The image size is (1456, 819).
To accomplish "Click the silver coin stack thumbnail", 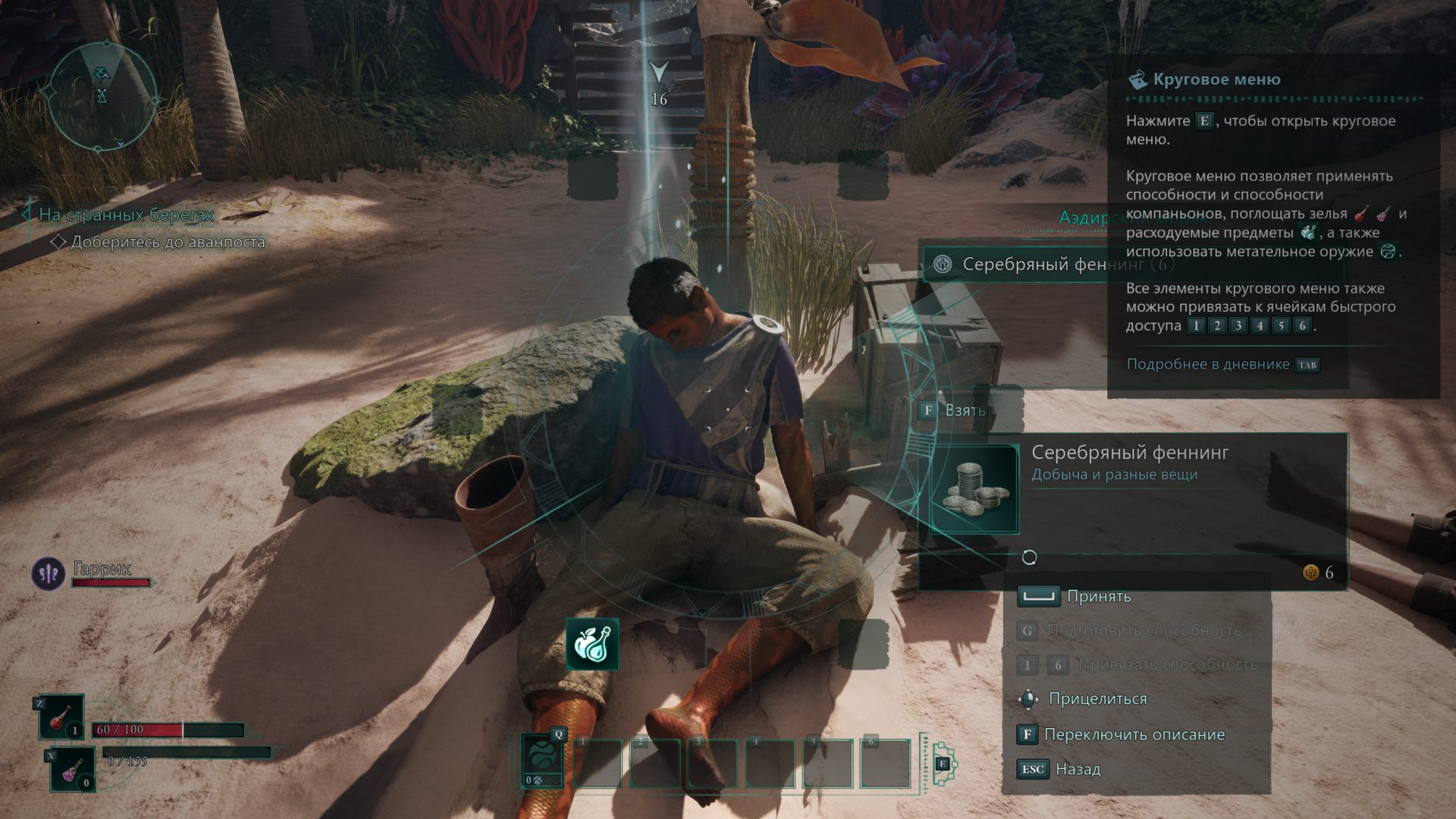I will pyautogui.click(x=974, y=490).
